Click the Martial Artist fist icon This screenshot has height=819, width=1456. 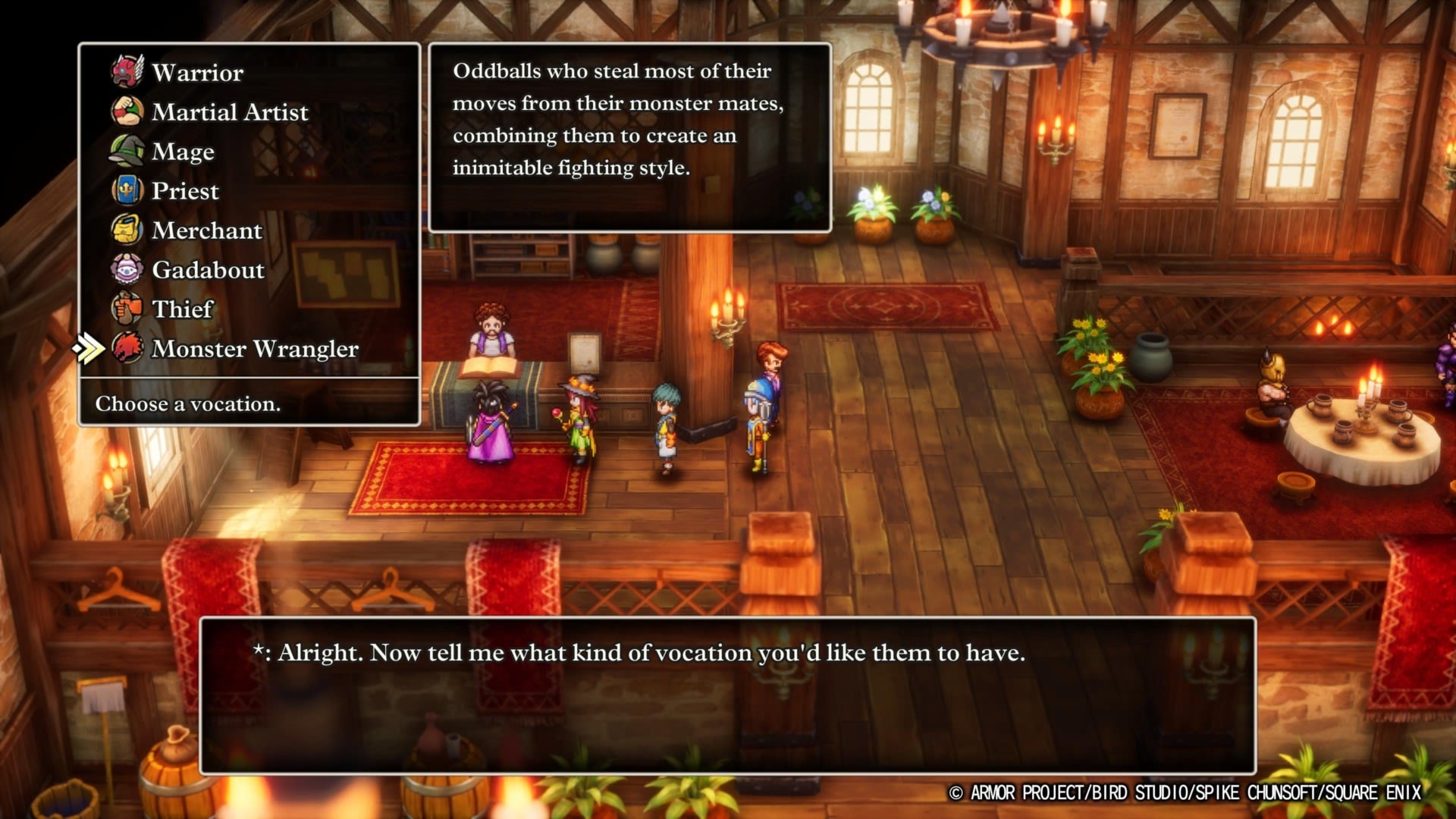tap(127, 112)
